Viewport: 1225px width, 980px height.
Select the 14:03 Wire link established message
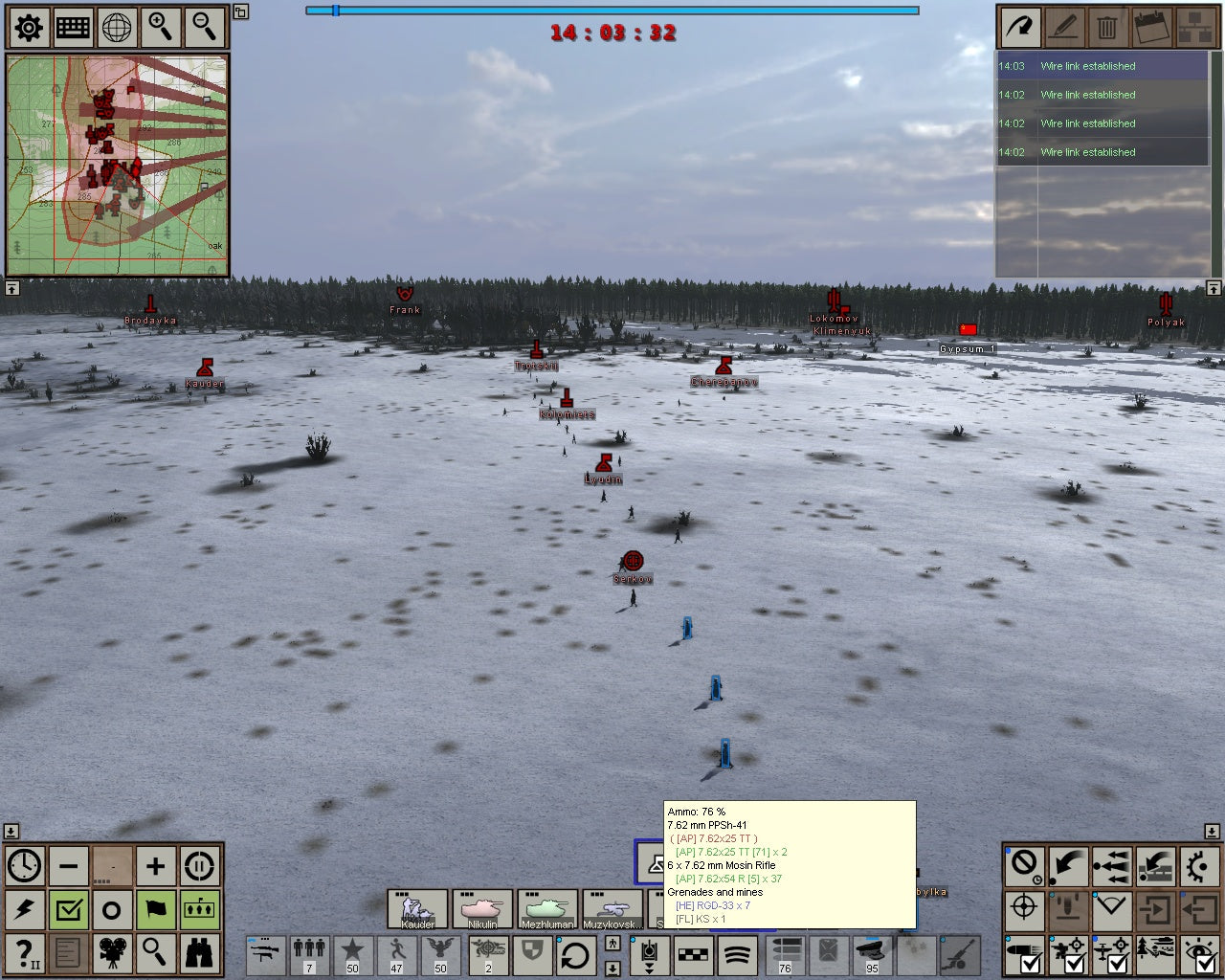point(1101,66)
